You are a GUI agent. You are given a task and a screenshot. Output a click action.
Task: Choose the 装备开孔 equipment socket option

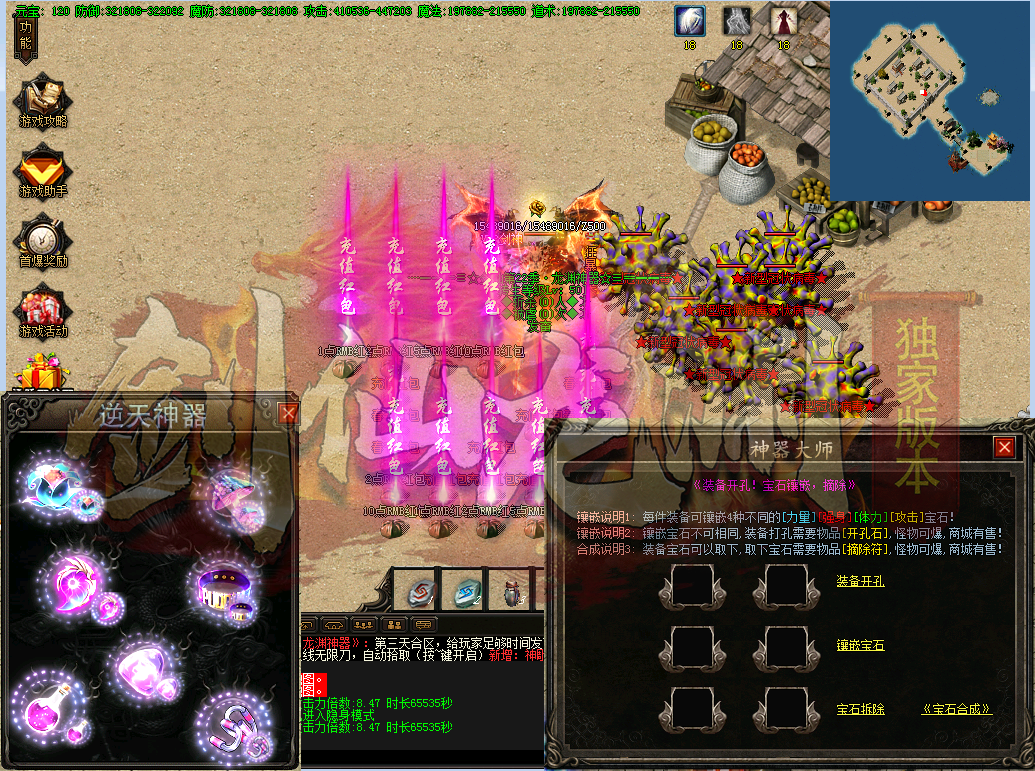pyautogui.click(x=860, y=581)
